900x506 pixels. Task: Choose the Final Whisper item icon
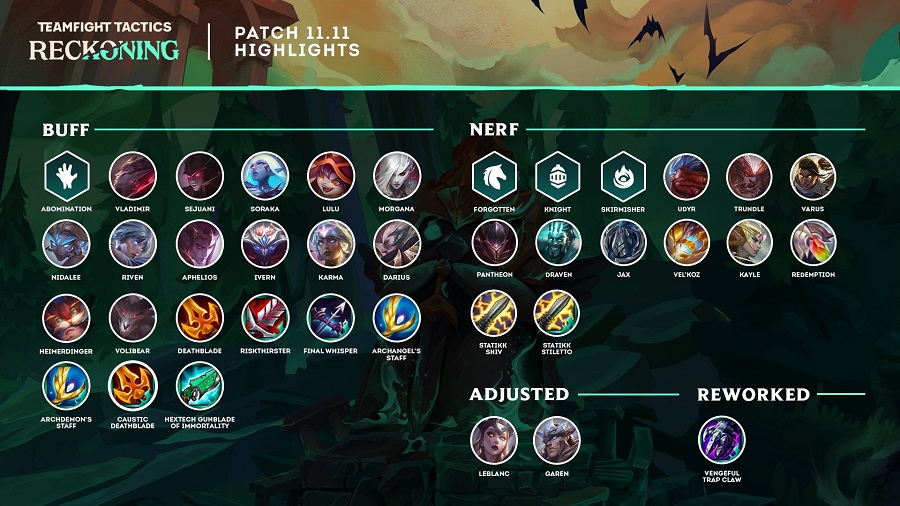[x=331, y=318]
